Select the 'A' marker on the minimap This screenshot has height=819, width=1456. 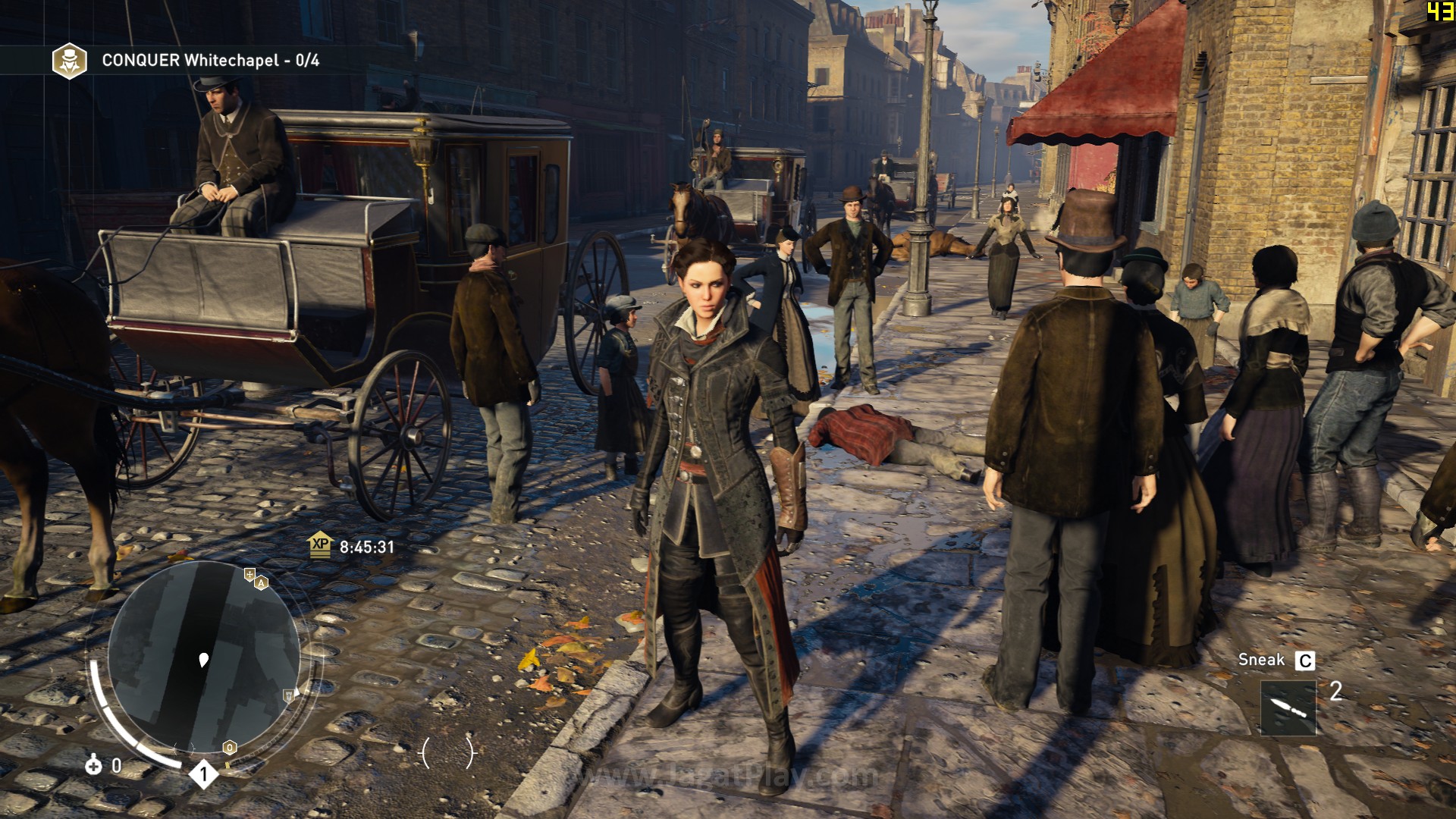coord(262,583)
